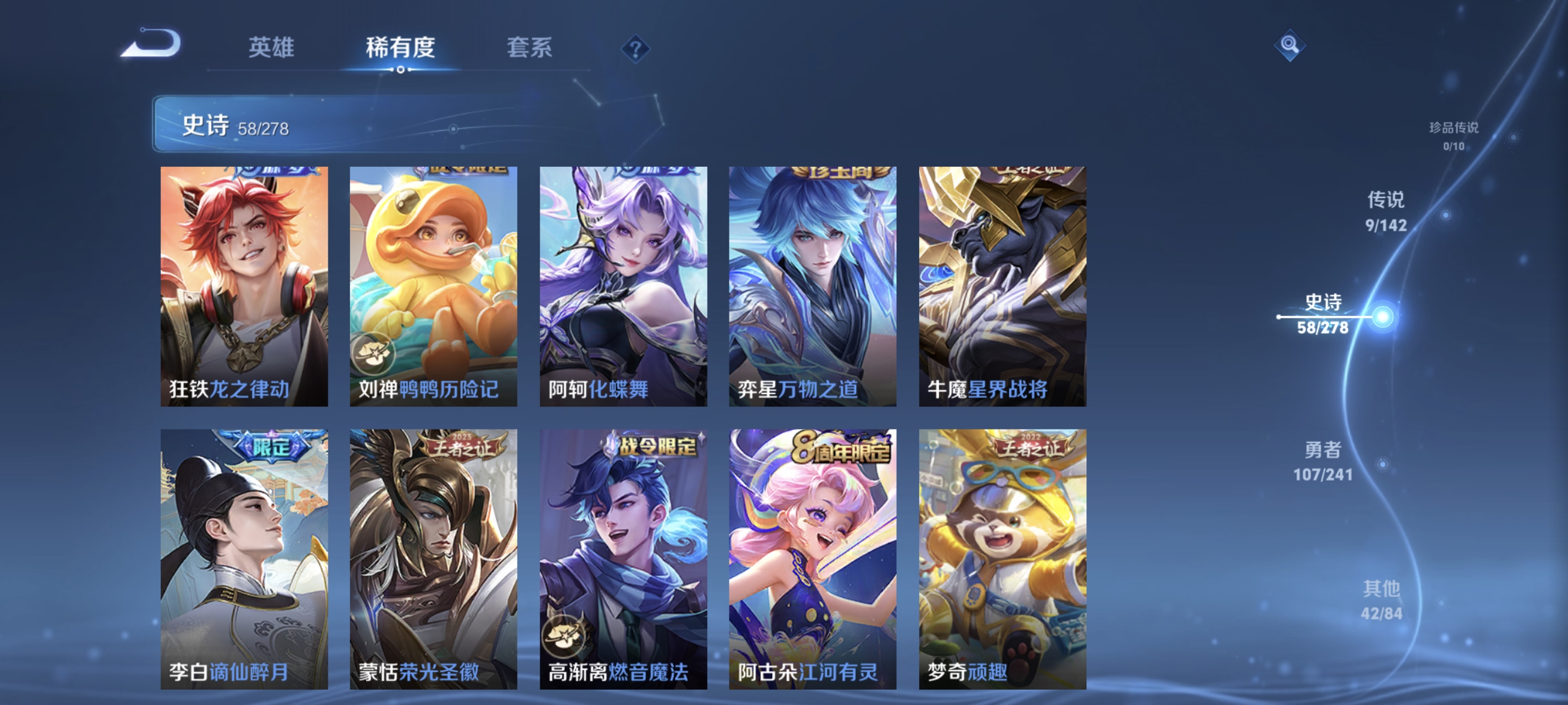Open the 牛魔星界战将 skin thumbnail
The image size is (1568, 705).
pos(1001,286)
